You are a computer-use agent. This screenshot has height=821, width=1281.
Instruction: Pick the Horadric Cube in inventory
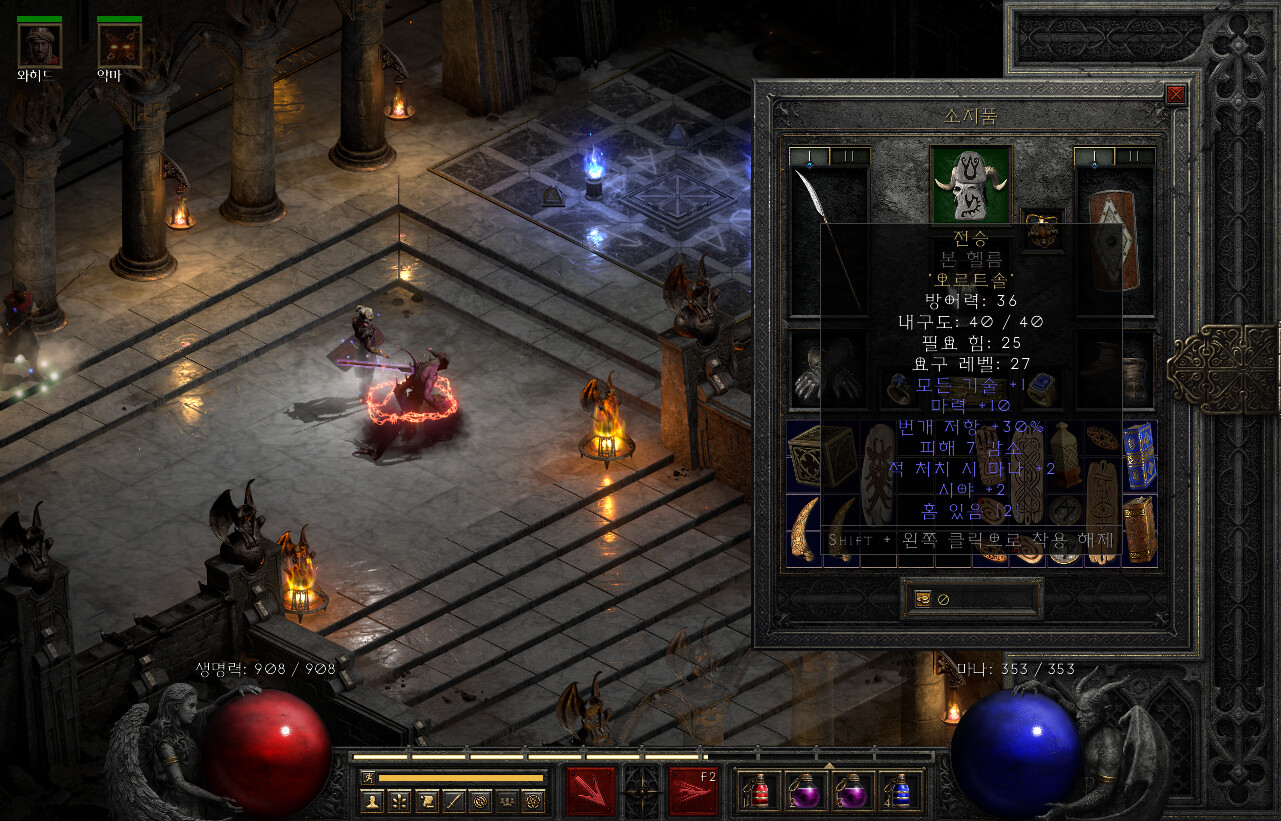tap(822, 456)
